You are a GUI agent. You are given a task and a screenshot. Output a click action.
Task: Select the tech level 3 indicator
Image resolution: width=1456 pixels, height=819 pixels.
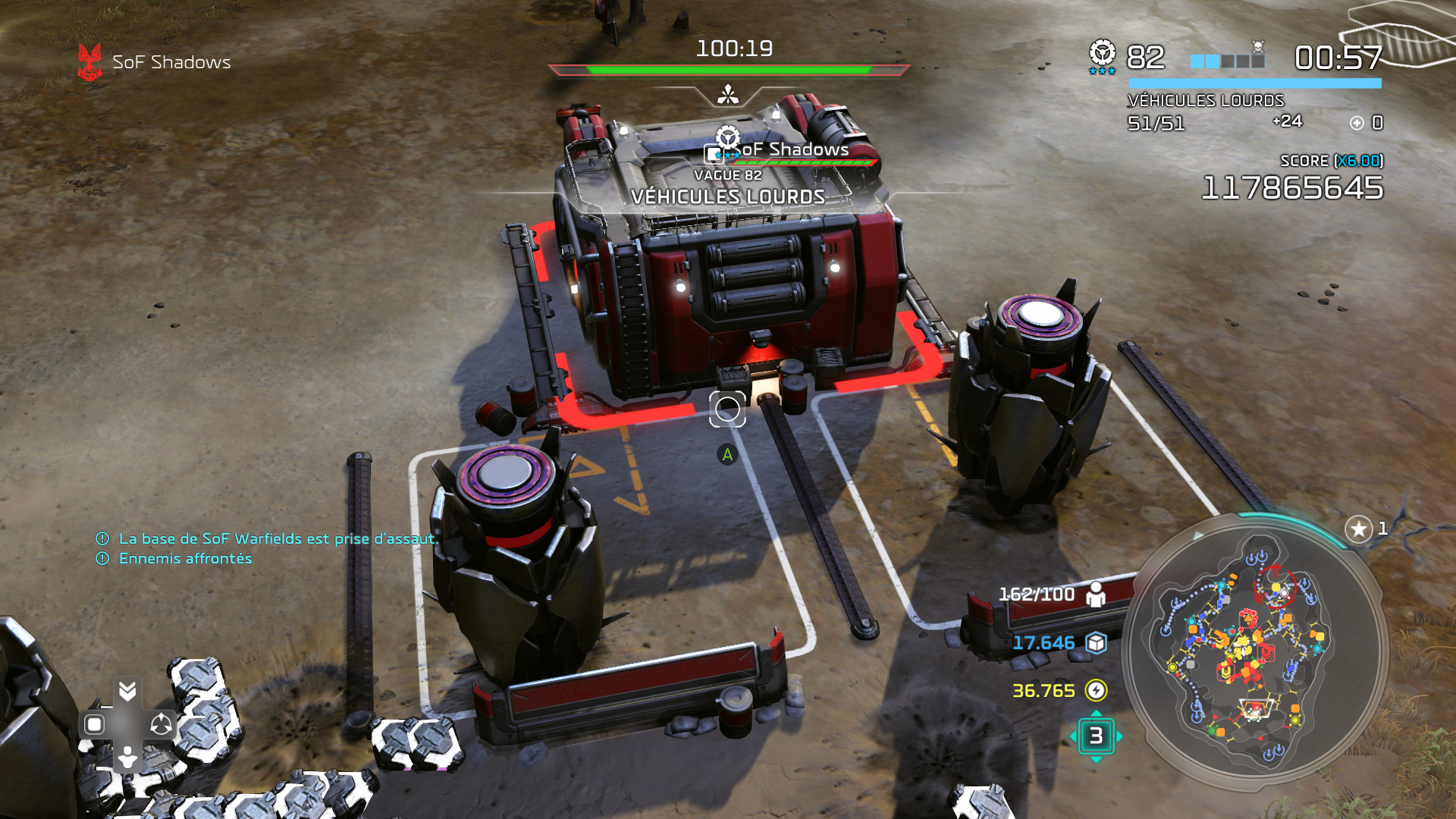click(1096, 736)
